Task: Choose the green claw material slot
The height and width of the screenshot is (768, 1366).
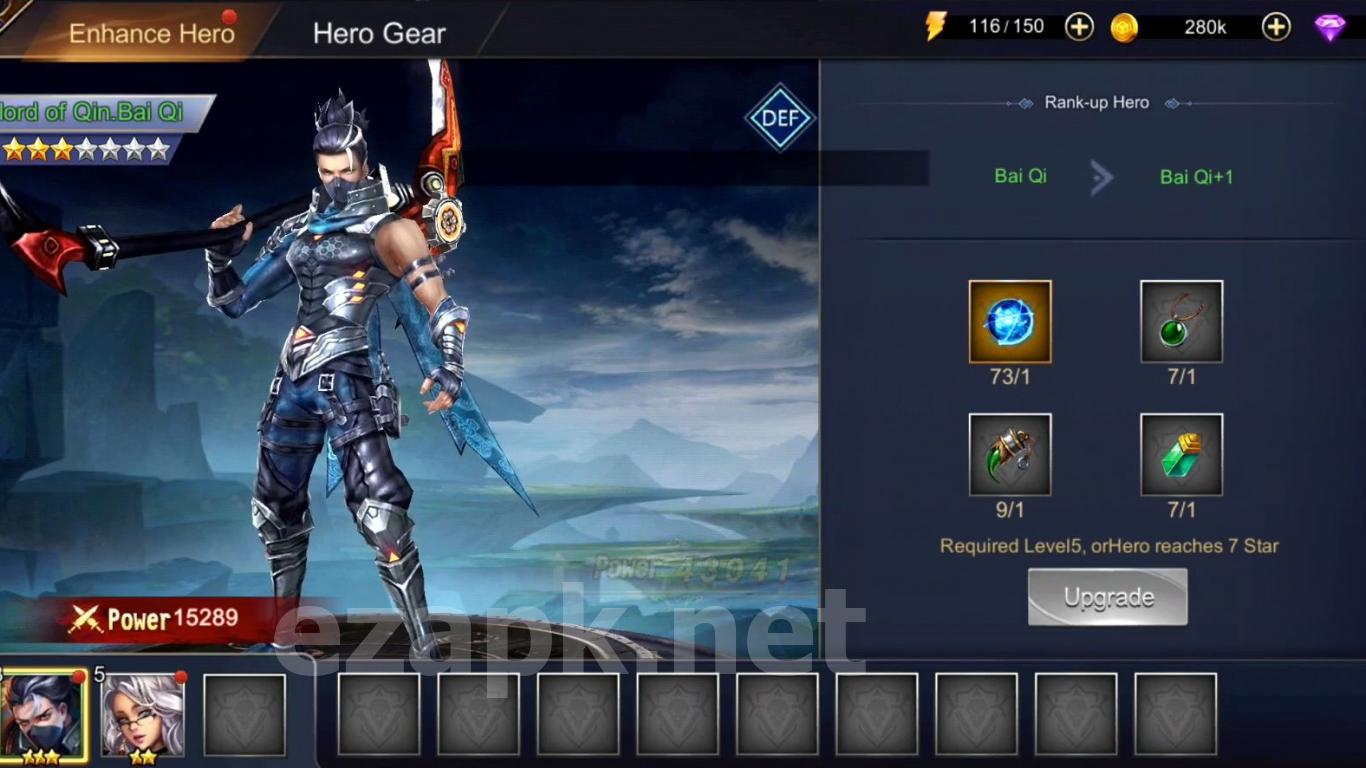Action: tap(1010, 455)
